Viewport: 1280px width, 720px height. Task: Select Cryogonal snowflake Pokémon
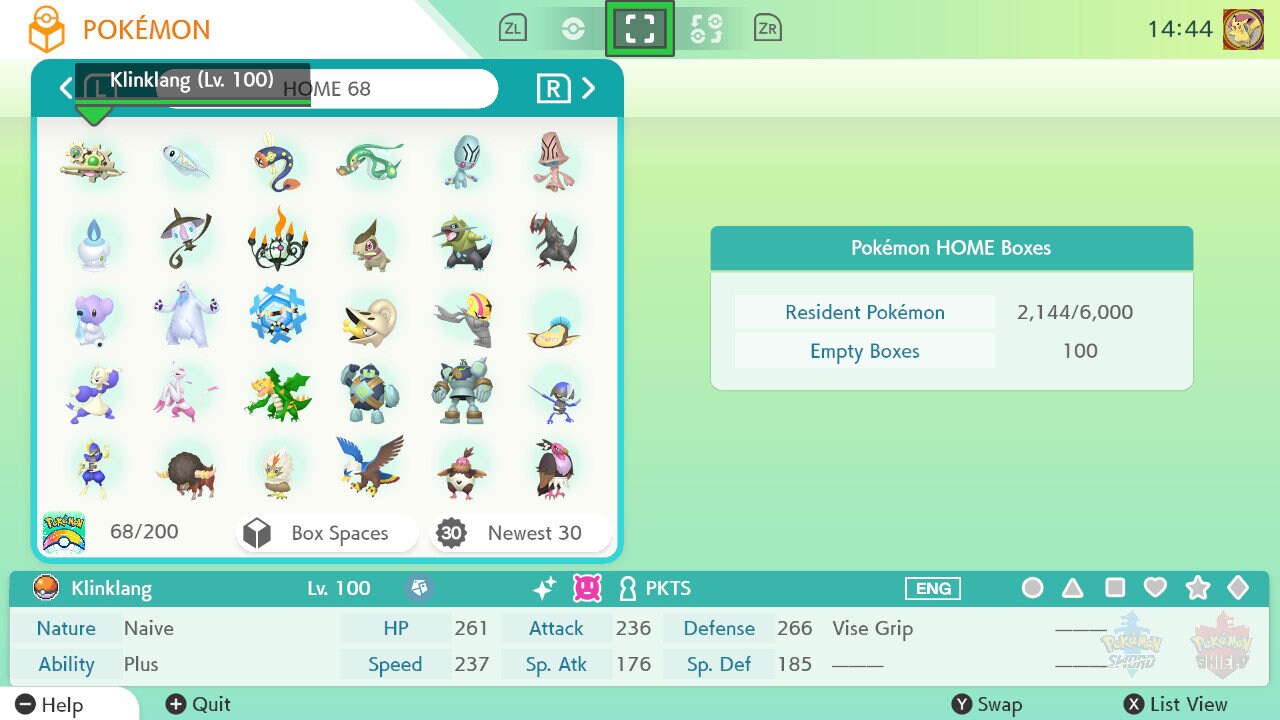click(278, 314)
